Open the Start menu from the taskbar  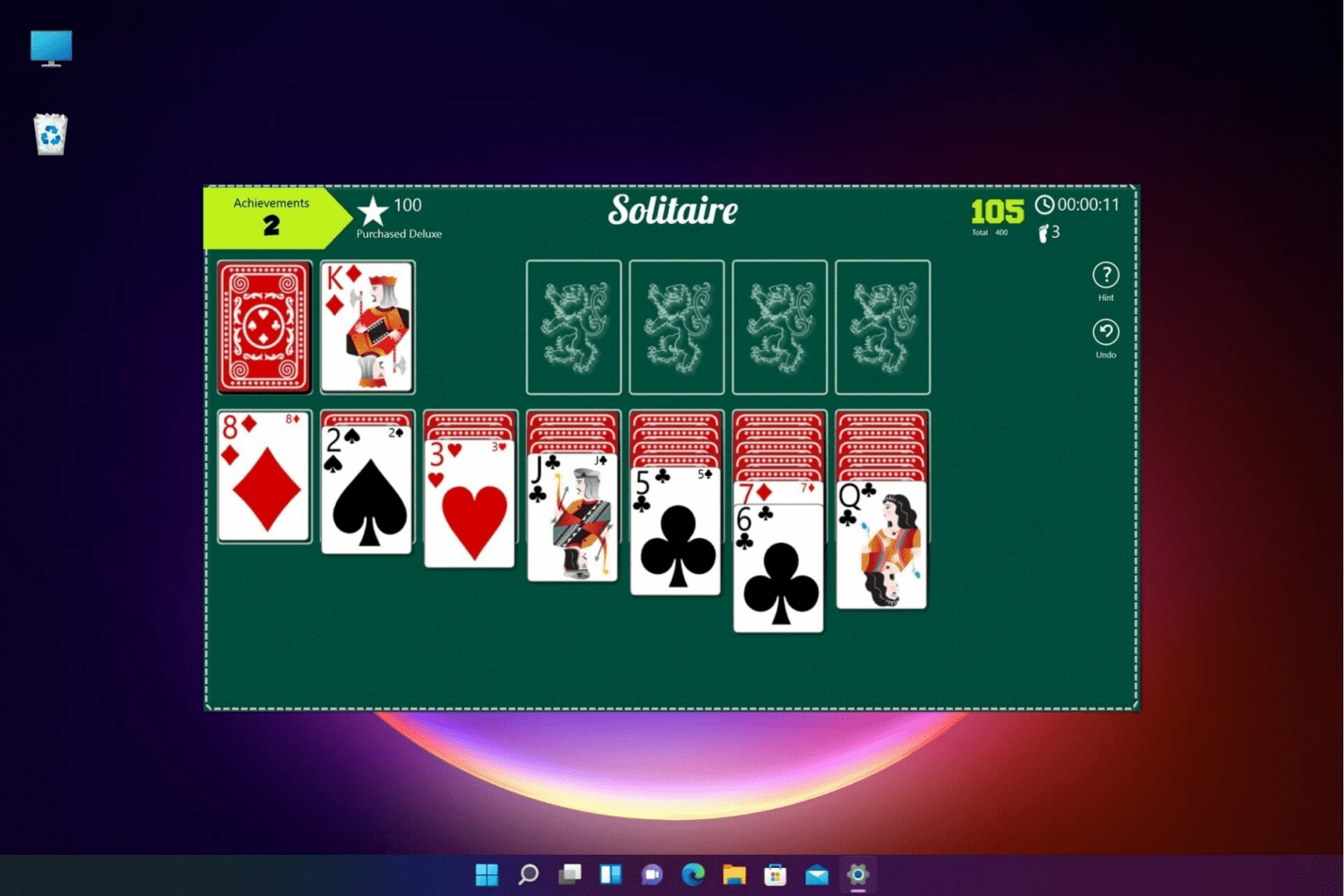pos(486,874)
